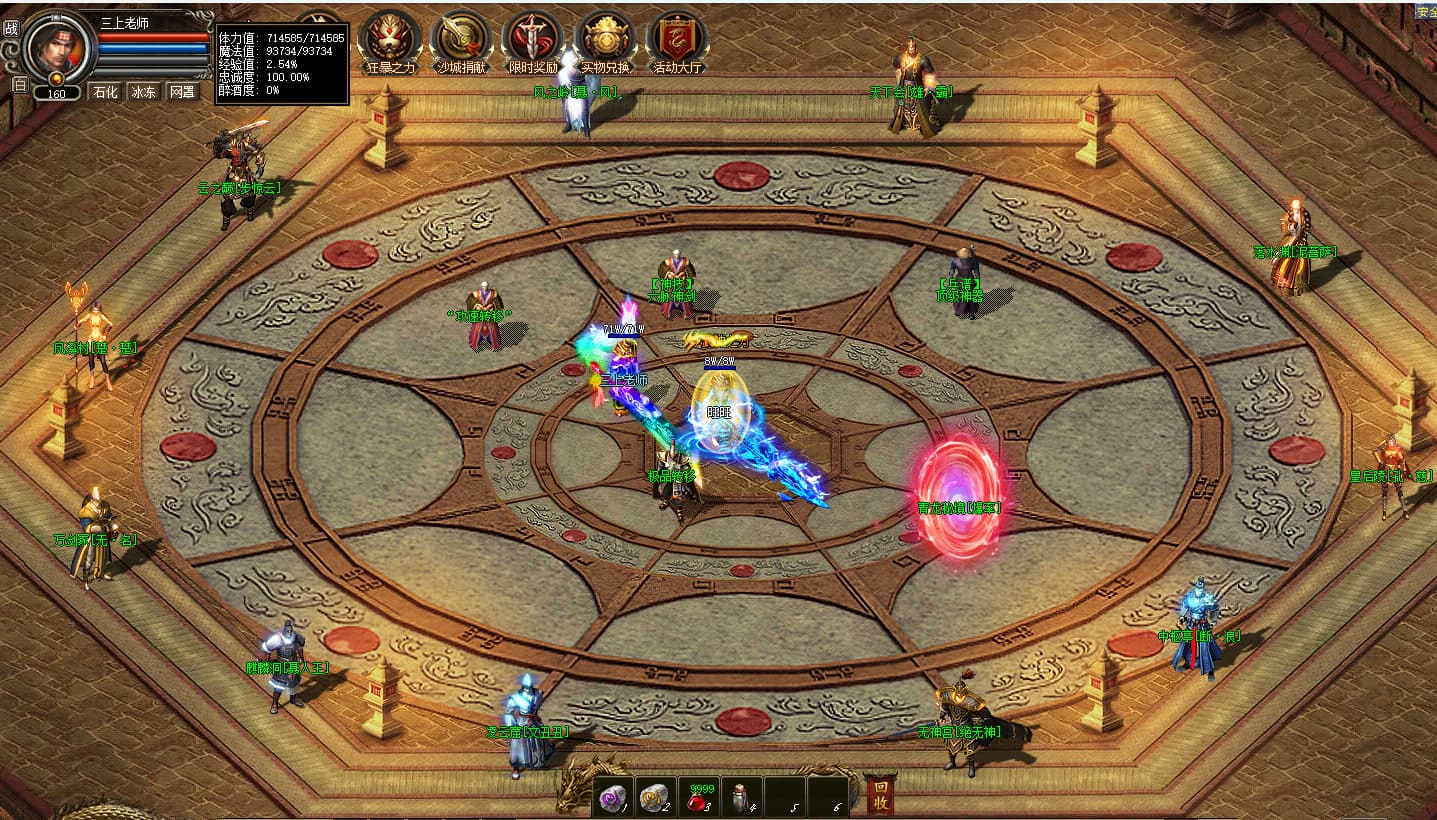Toggle the 战 mode button
This screenshot has height=820, width=1437.
coord(11,28)
